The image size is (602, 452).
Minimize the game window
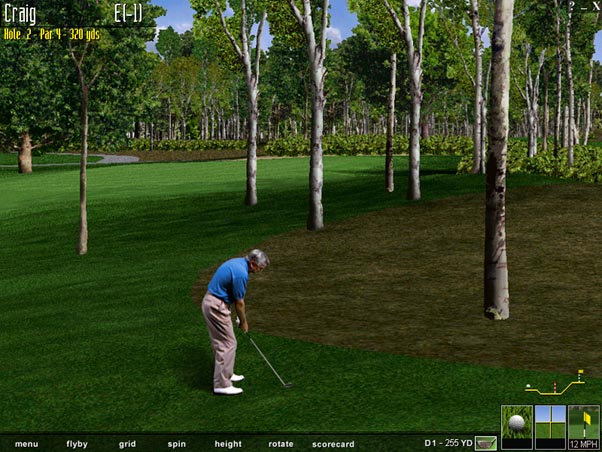click(x=583, y=6)
